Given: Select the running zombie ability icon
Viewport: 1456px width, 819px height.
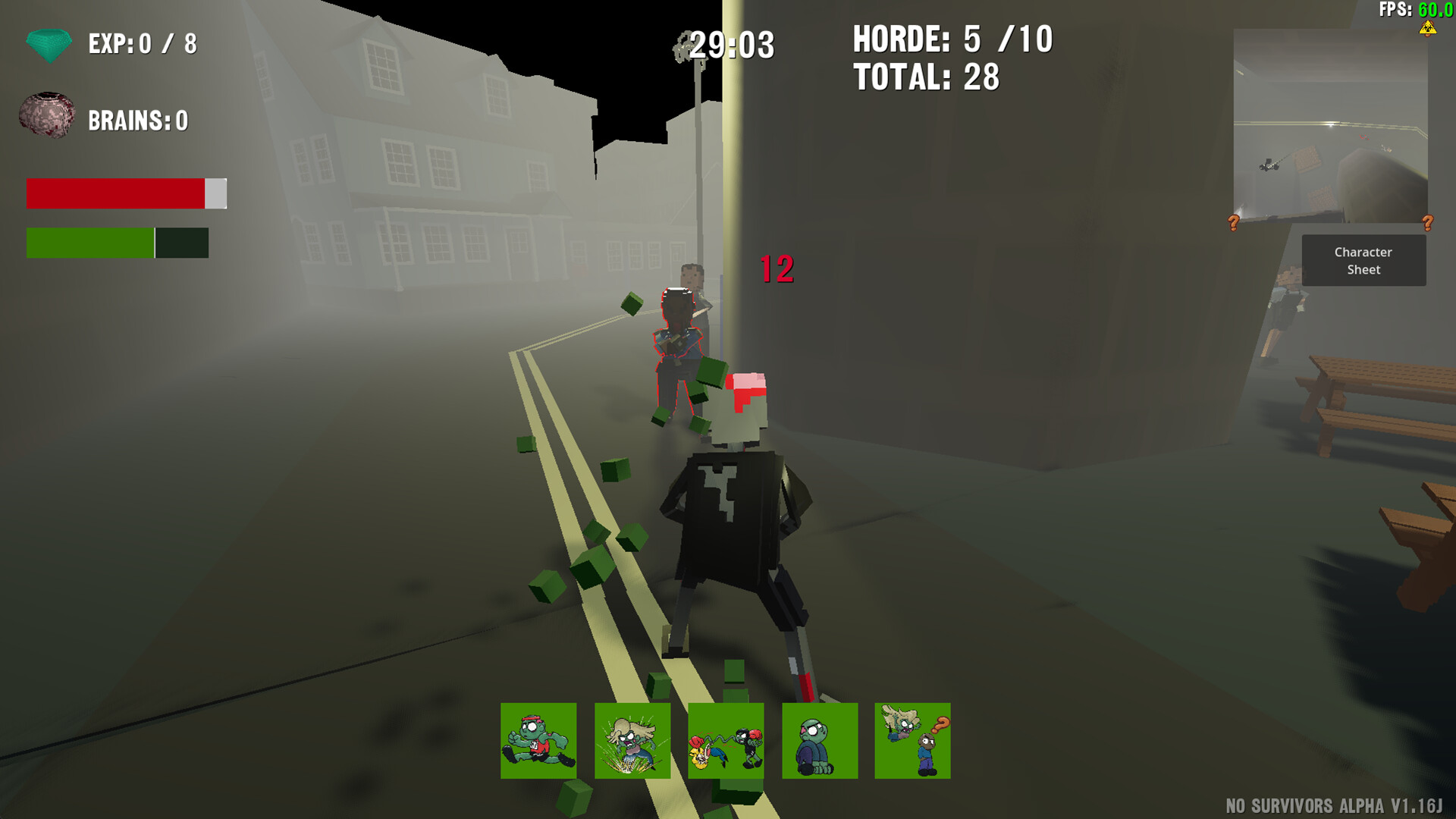Looking at the screenshot, I should pyautogui.click(x=538, y=741).
